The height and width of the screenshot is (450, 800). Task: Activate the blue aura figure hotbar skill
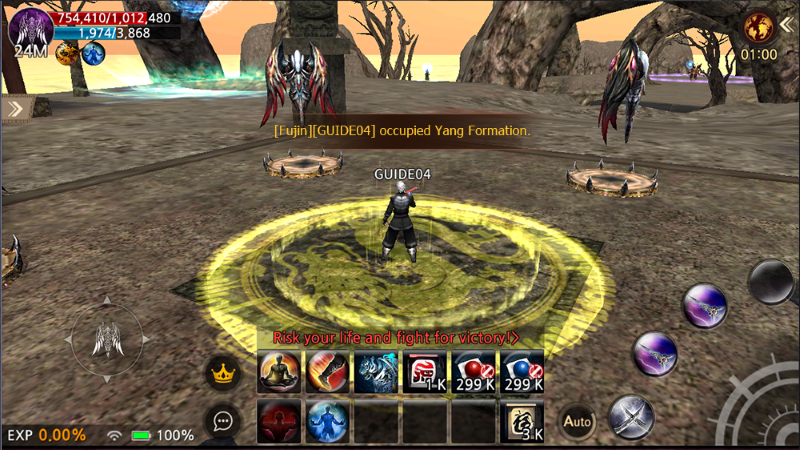326,421
